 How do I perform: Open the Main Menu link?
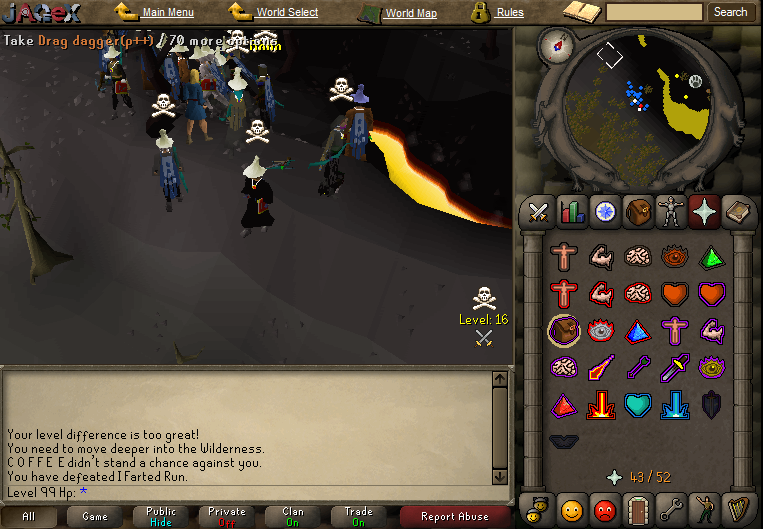167,13
